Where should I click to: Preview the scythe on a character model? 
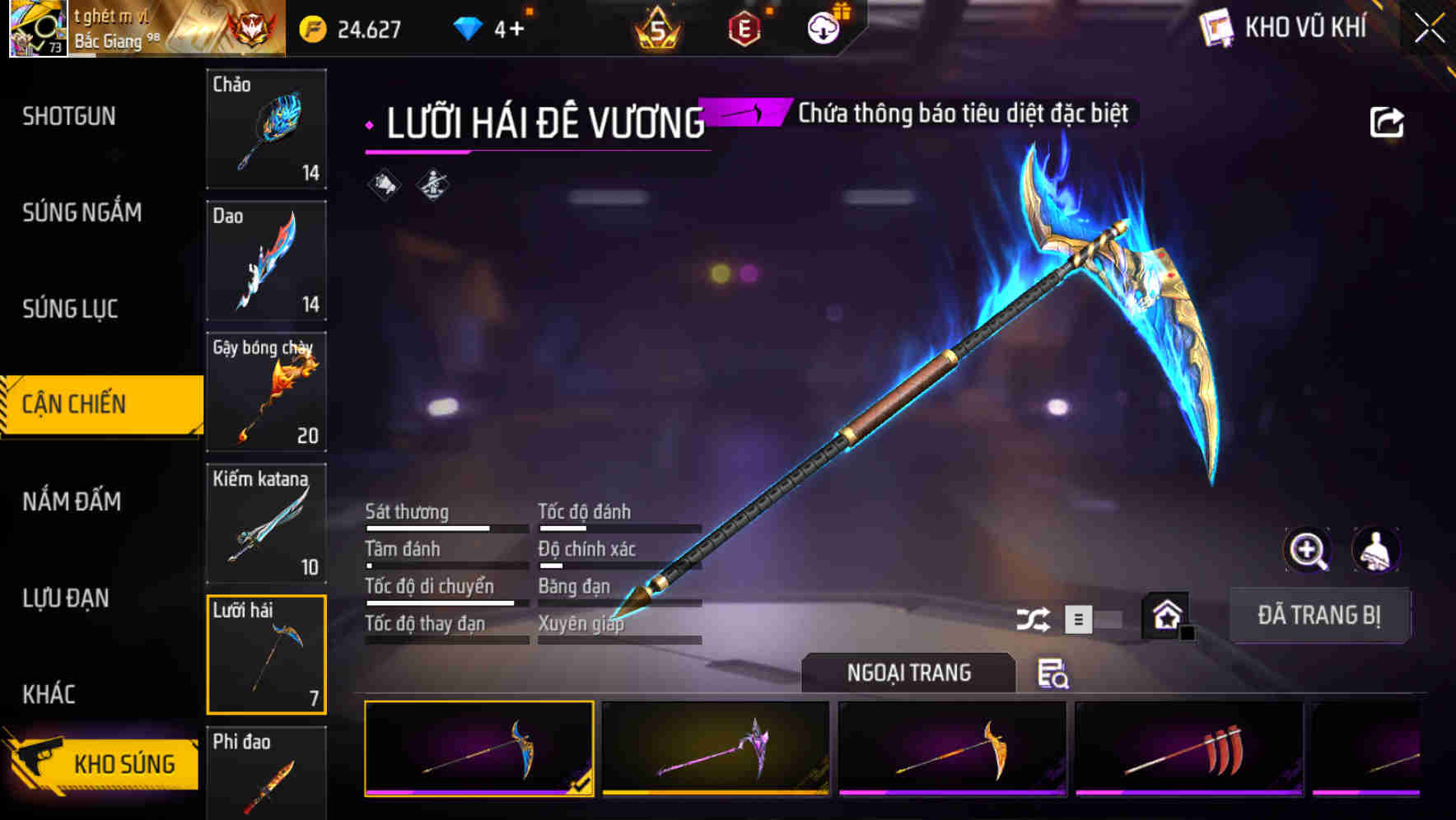click(1375, 550)
